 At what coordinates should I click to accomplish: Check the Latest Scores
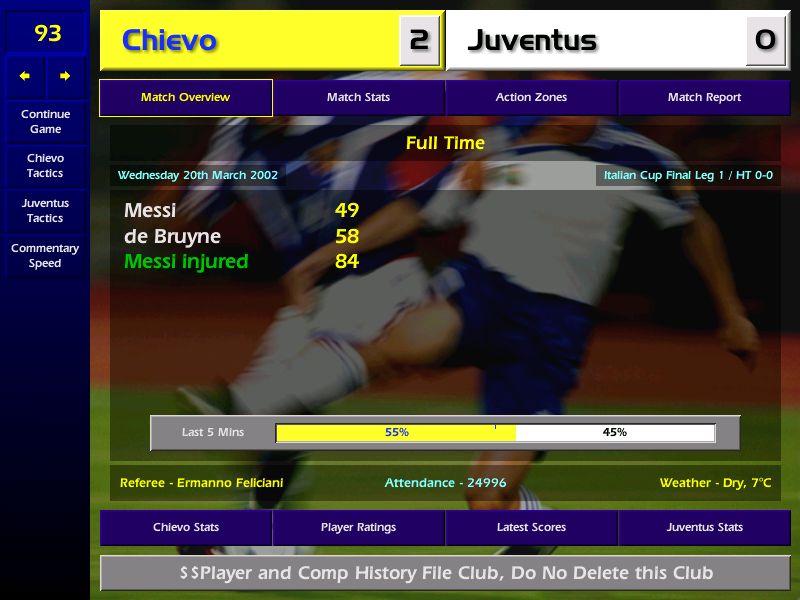pyautogui.click(x=531, y=527)
